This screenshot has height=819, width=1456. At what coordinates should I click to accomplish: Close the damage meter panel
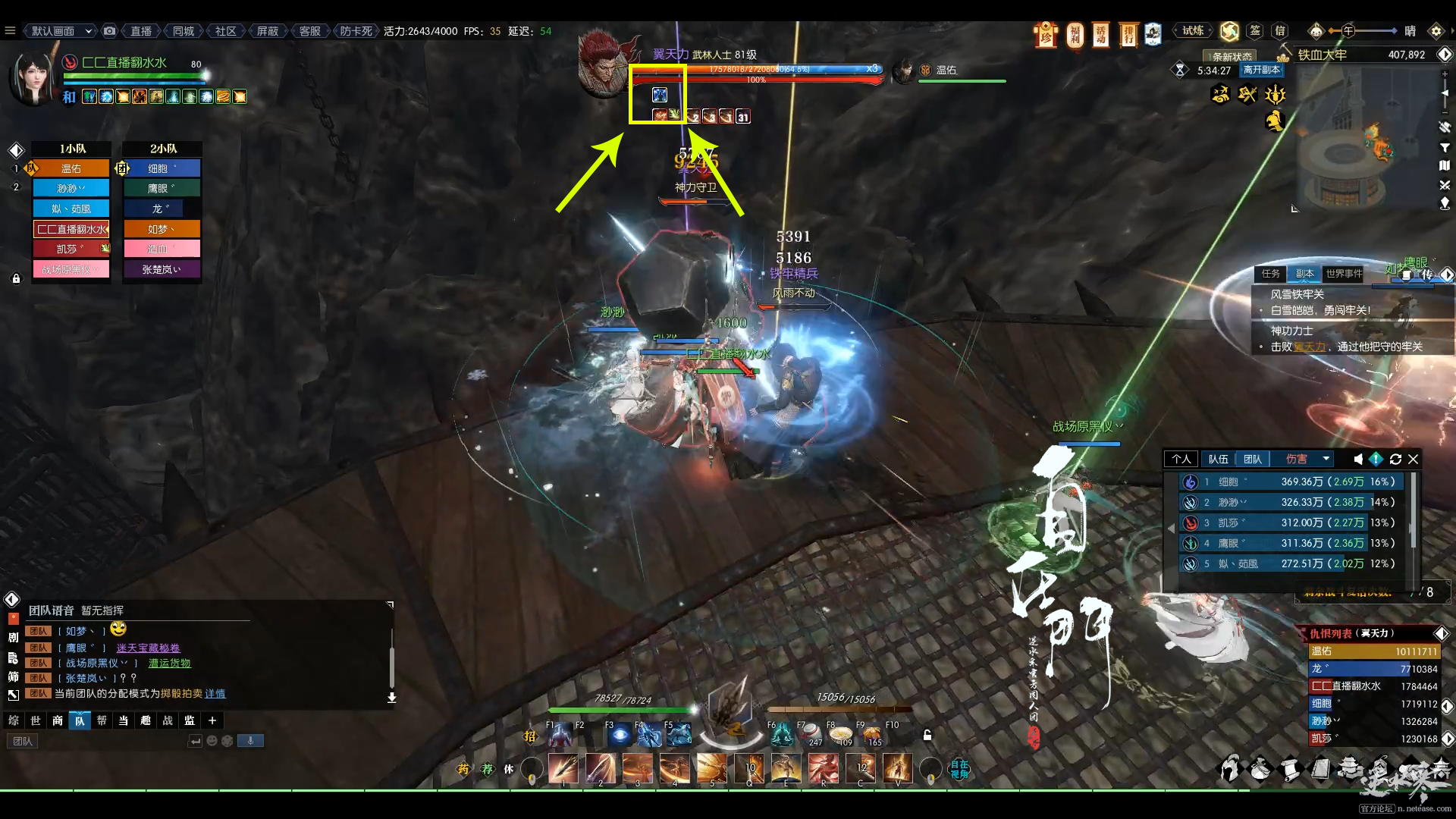tap(1414, 459)
